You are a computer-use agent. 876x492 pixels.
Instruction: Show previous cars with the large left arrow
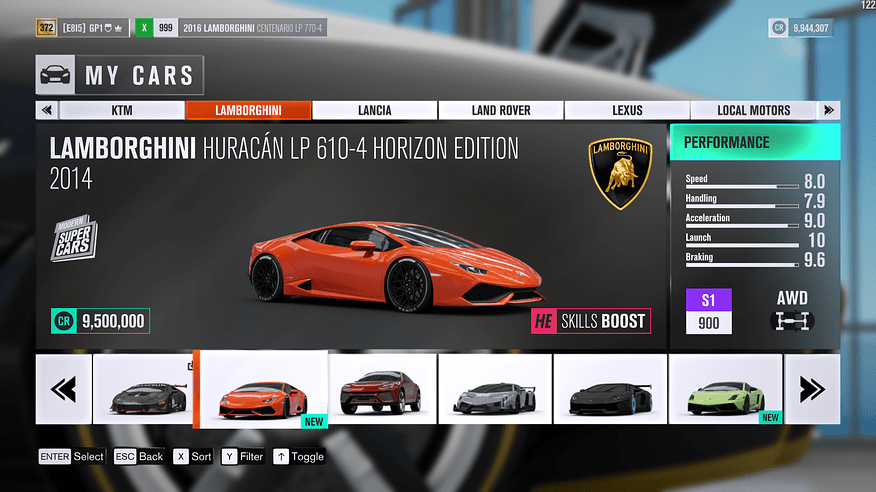63,388
